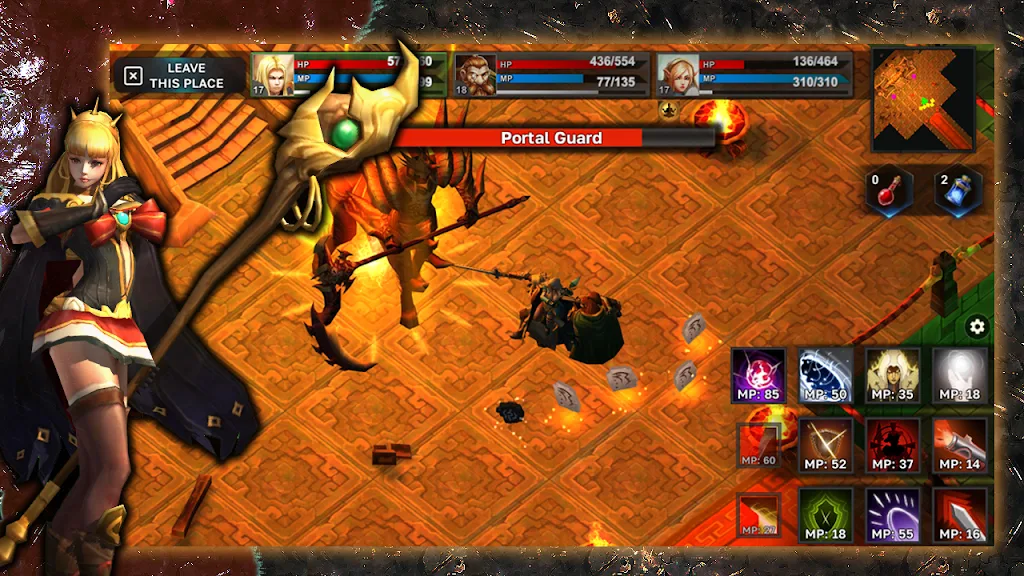
Task: Fire the cannon blast skill costing 14 MP
Action: pyautogui.click(x=959, y=445)
